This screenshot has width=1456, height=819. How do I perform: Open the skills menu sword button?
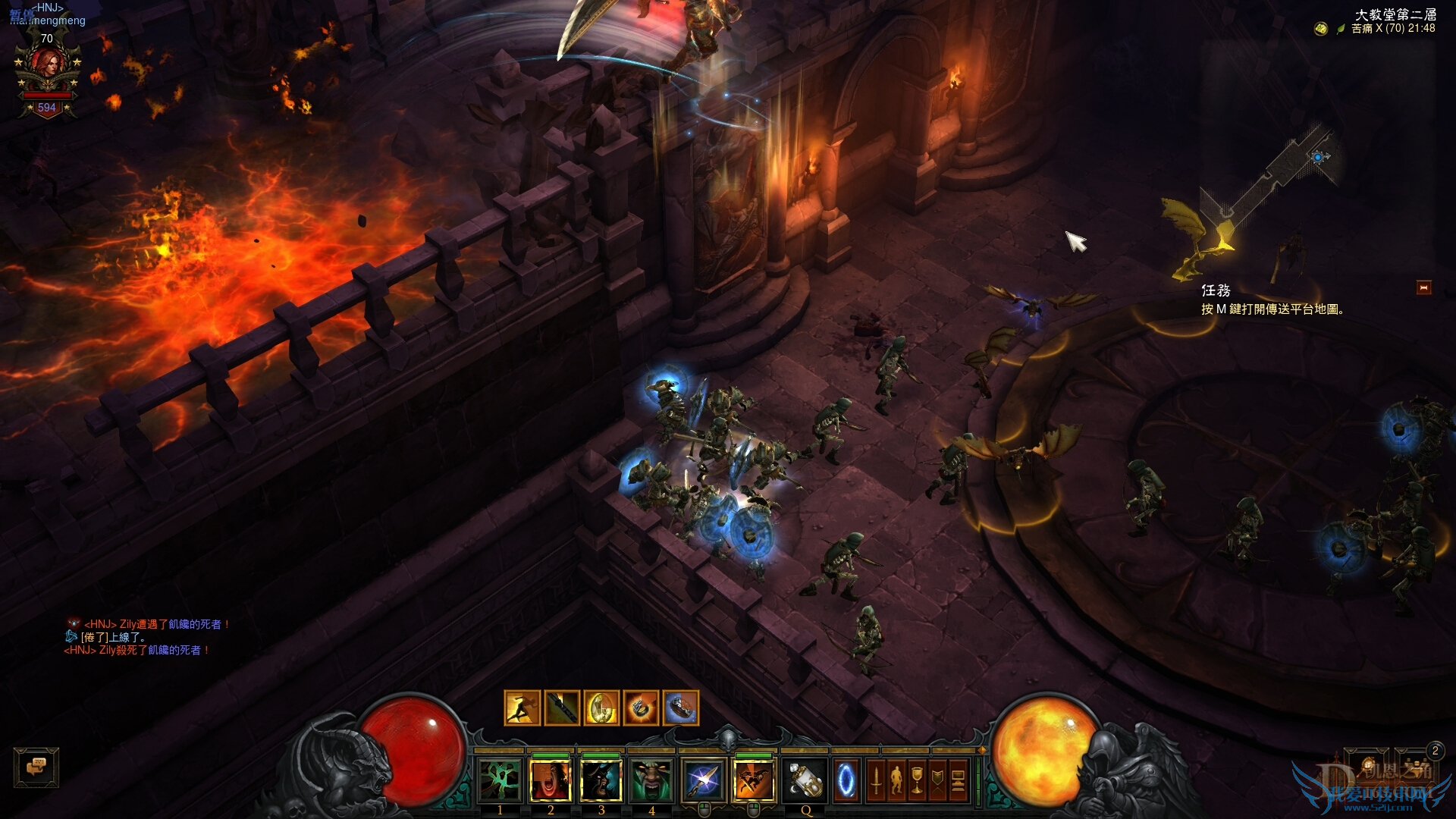tap(876, 781)
